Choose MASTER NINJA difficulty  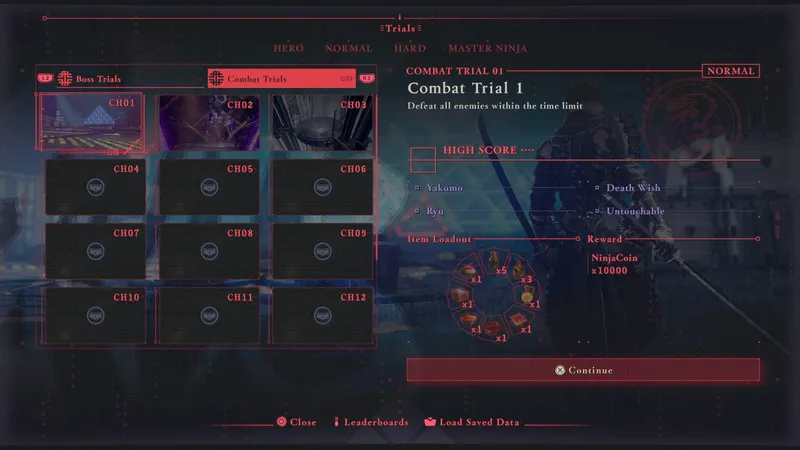click(487, 48)
